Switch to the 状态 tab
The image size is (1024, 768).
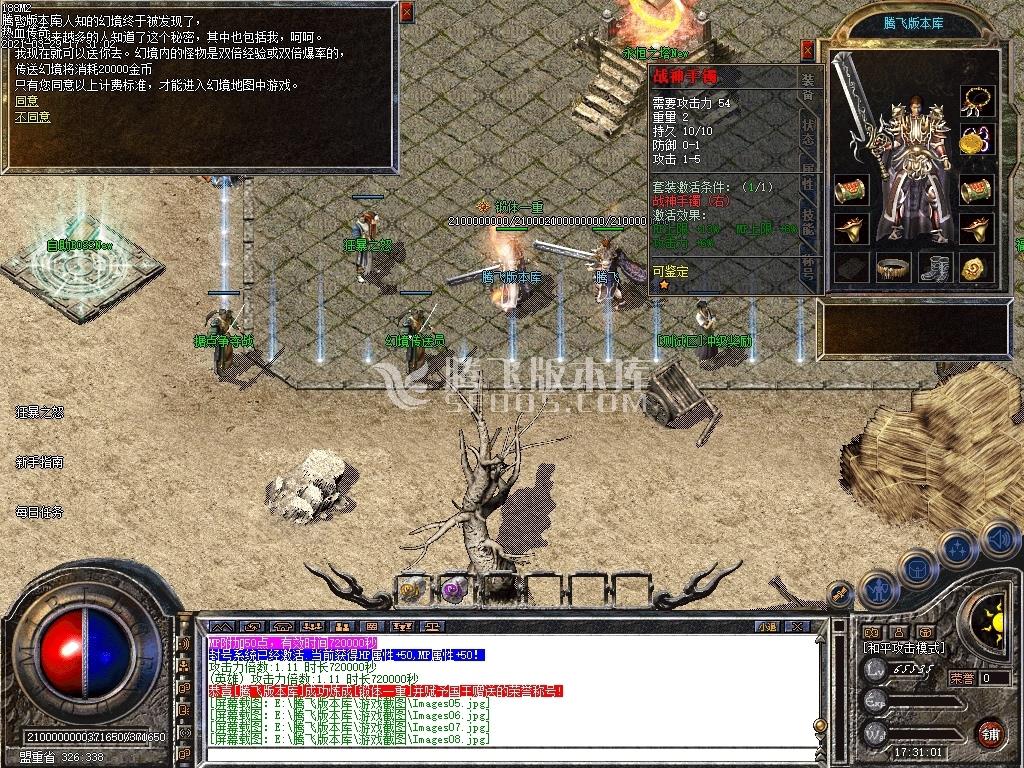coord(808,132)
